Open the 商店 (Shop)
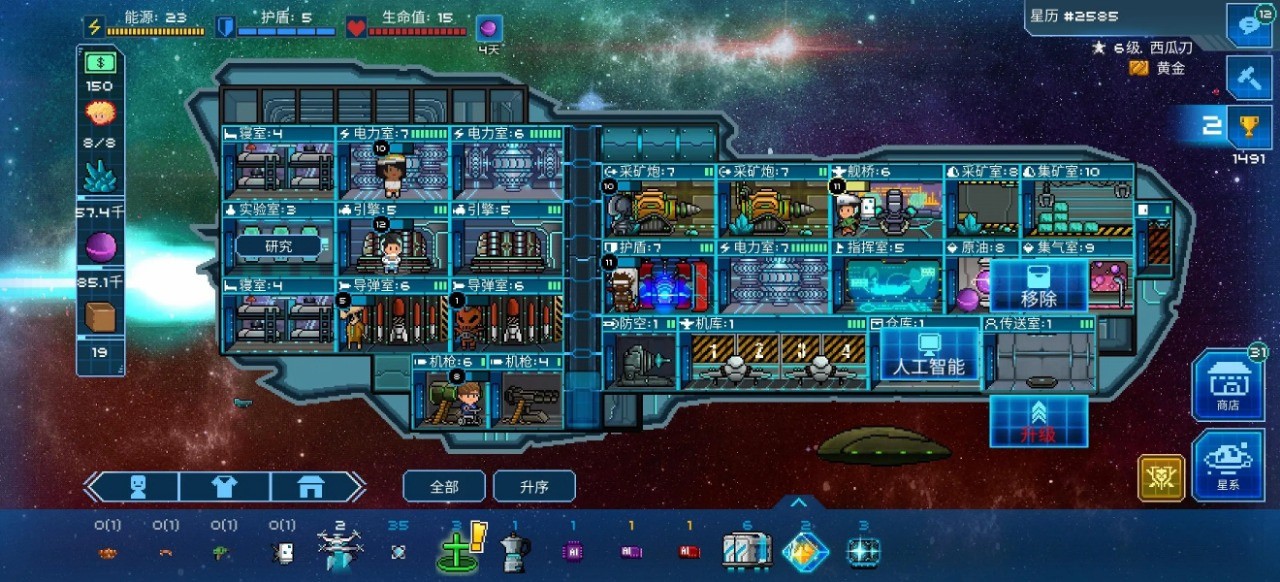Image resolution: width=1280 pixels, height=582 pixels. coord(1227,384)
